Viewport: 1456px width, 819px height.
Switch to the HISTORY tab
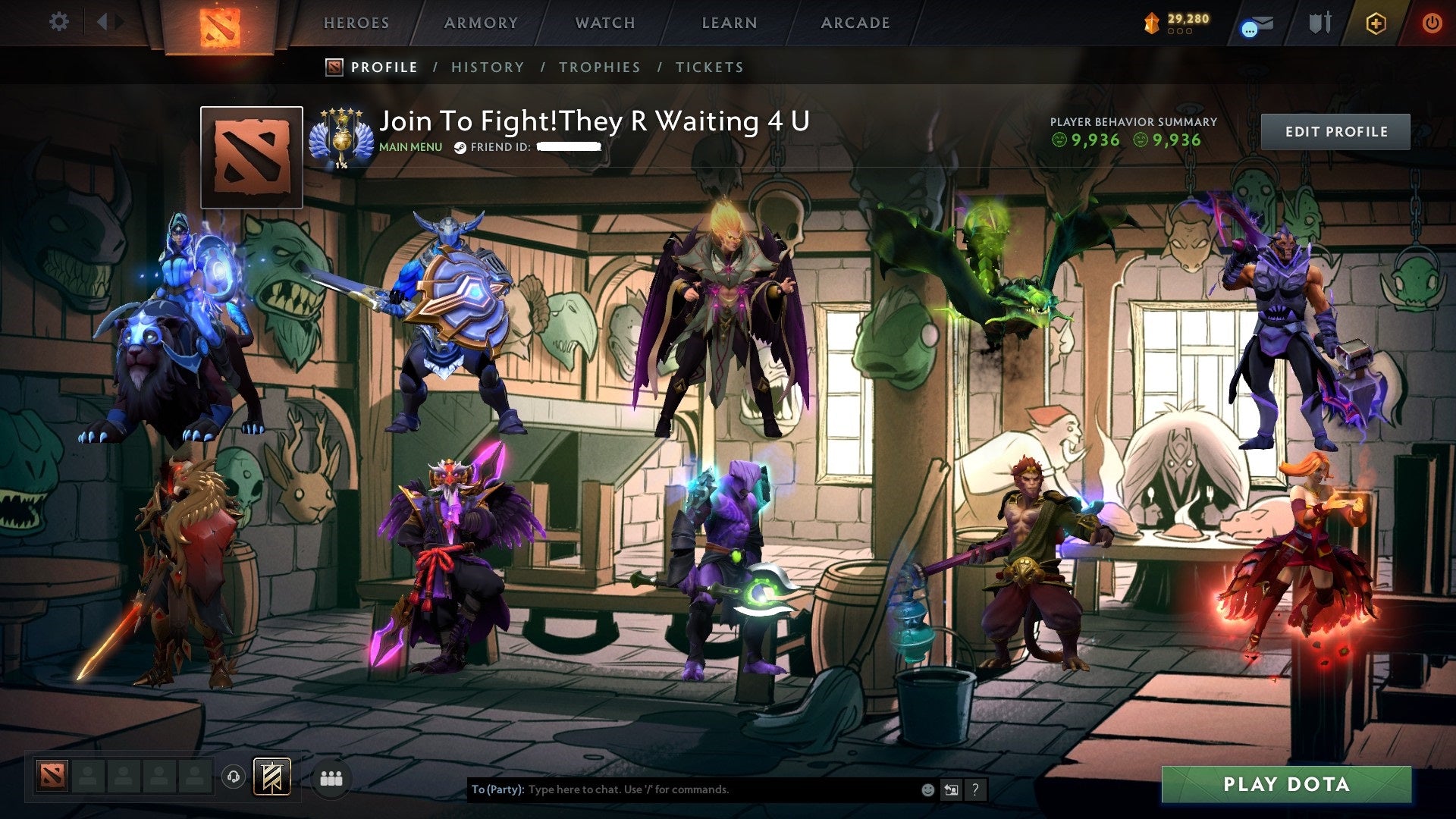(487, 67)
